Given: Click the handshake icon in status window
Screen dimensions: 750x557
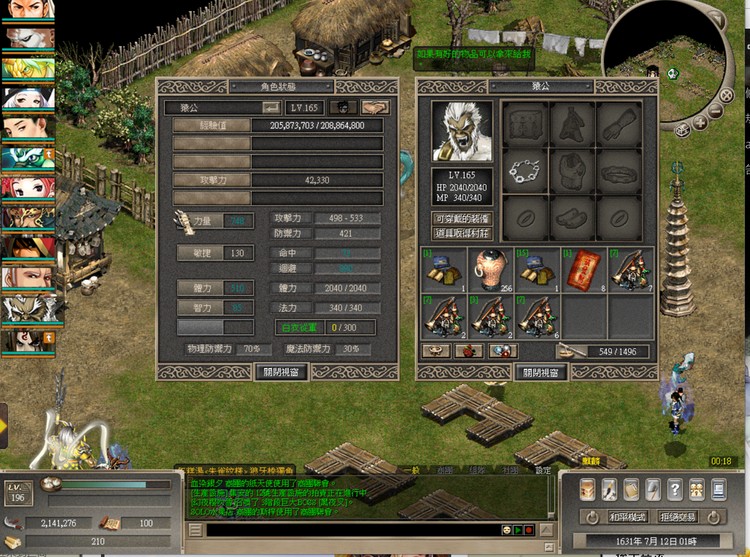Looking at the screenshot, I should [376, 107].
